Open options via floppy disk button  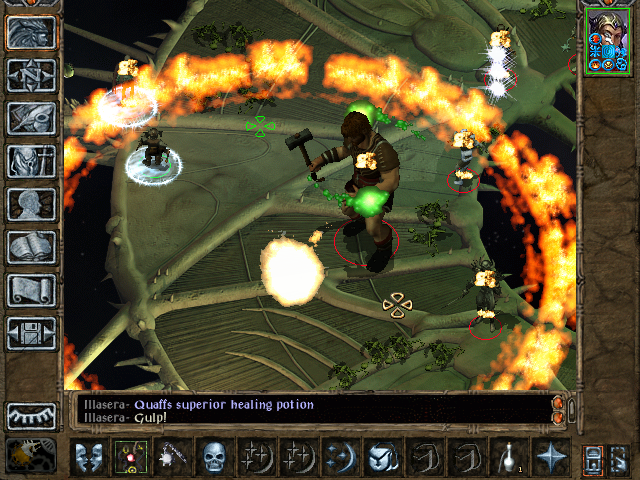click(x=31, y=333)
